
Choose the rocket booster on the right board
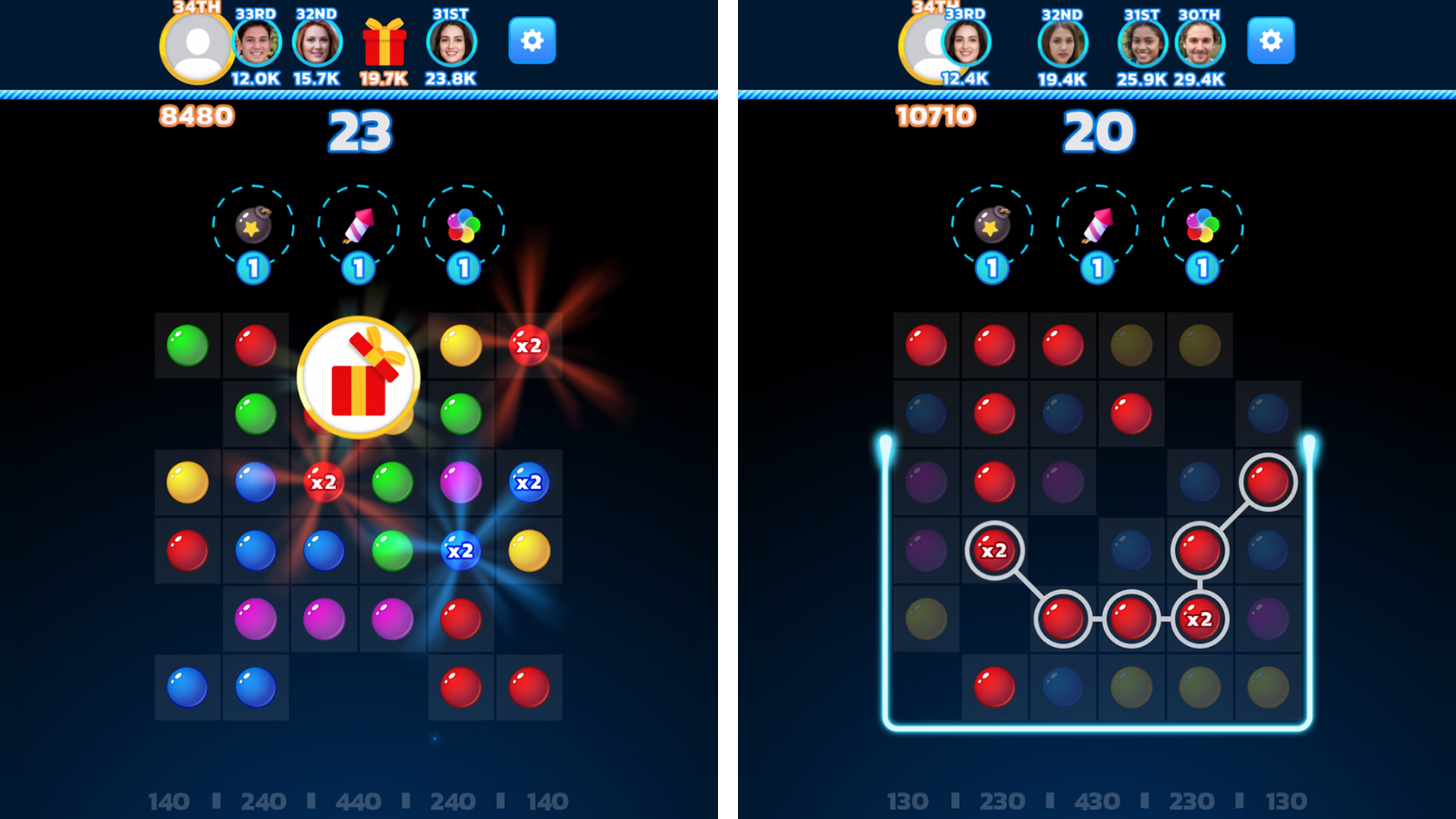(x=1098, y=225)
